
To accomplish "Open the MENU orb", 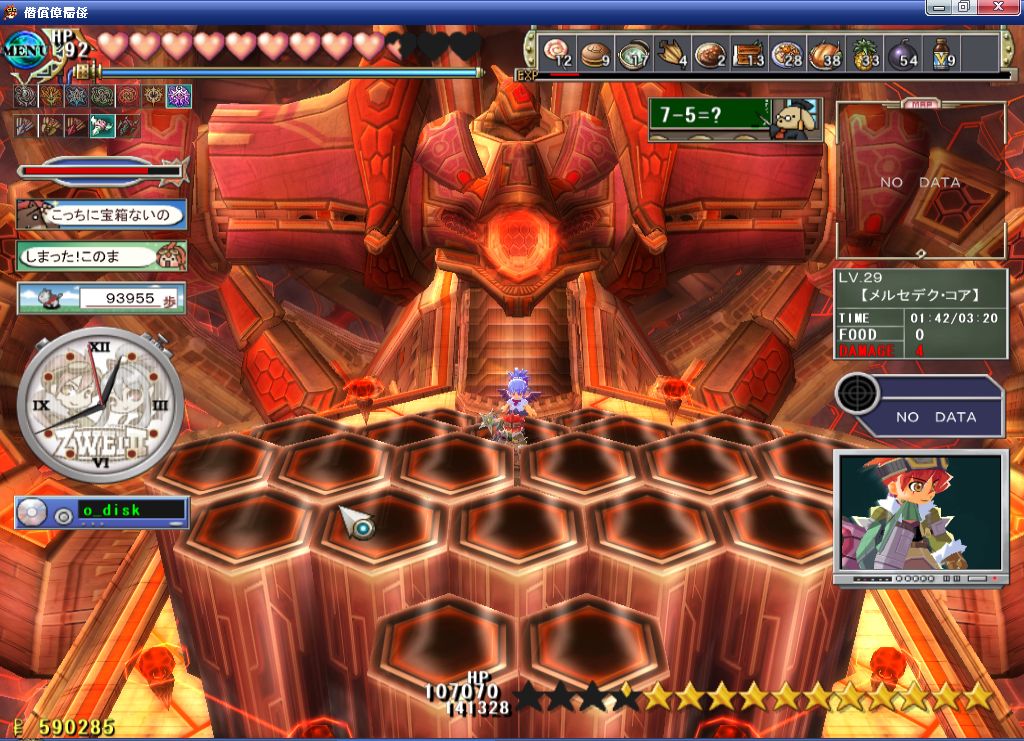I will 22,47.
